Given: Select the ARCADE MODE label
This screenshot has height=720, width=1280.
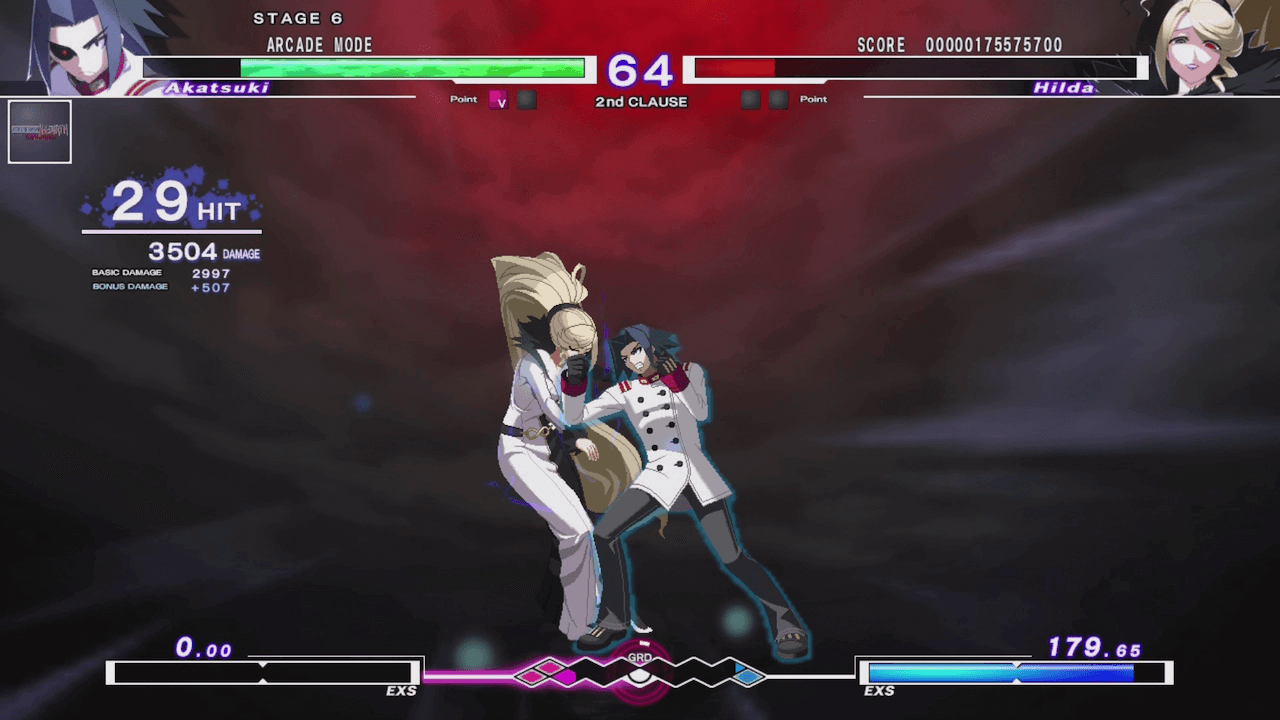Looking at the screenshot, I should [318, 44].
